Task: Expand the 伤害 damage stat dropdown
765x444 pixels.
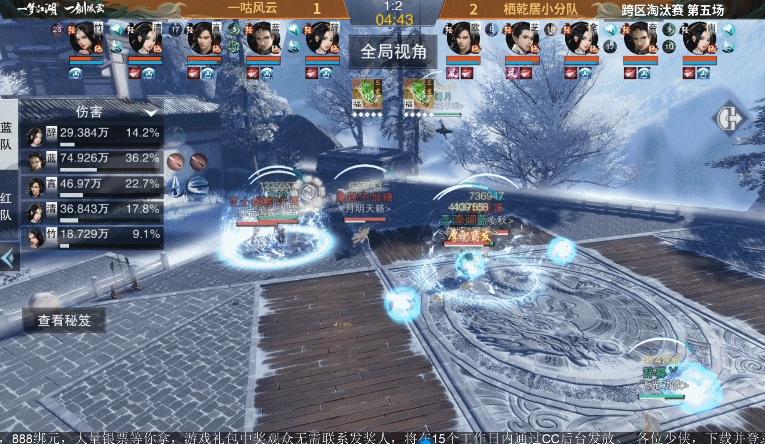Action: (152, 112)
